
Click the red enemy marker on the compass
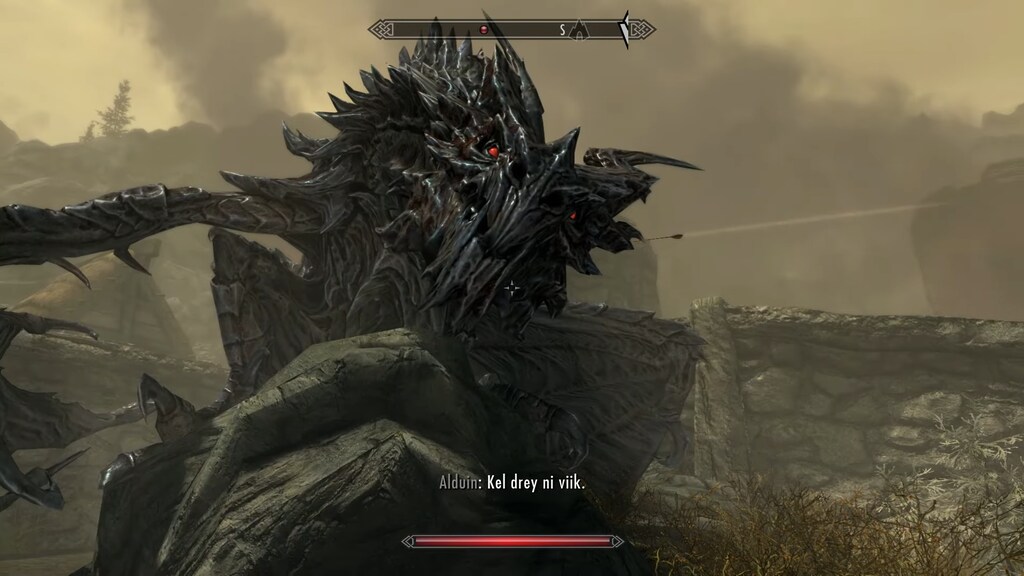coord(483,30)
